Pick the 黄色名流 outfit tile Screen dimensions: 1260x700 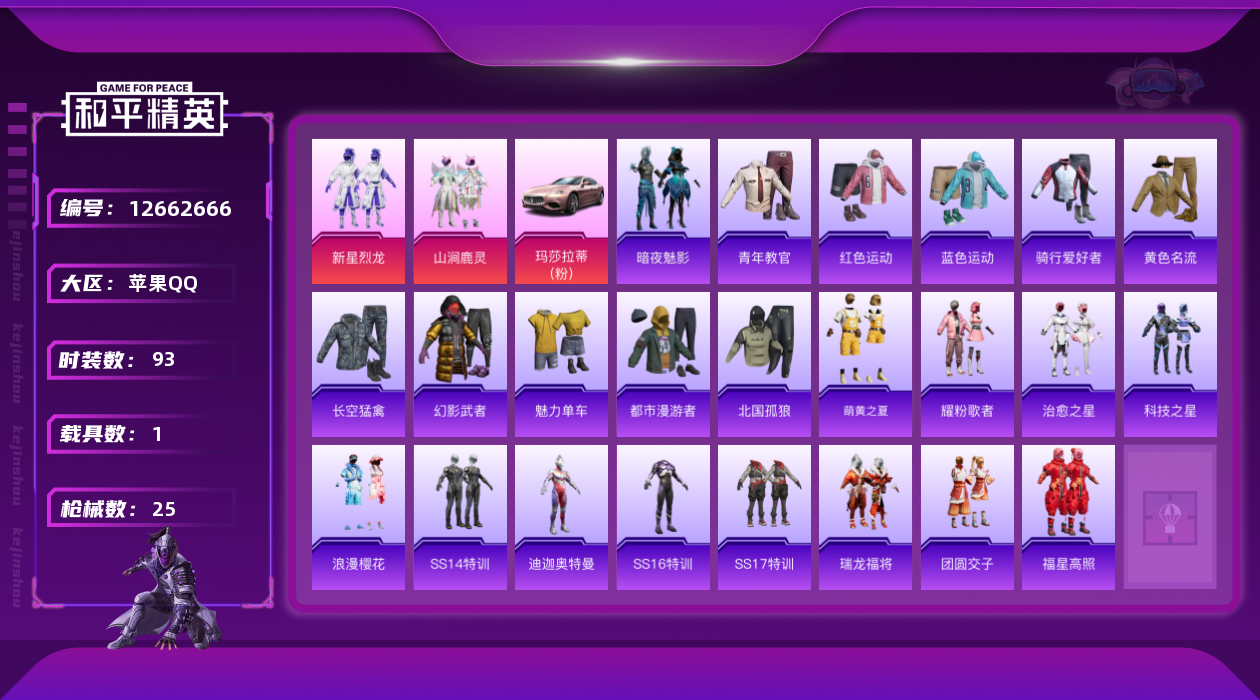point(1170,211)
